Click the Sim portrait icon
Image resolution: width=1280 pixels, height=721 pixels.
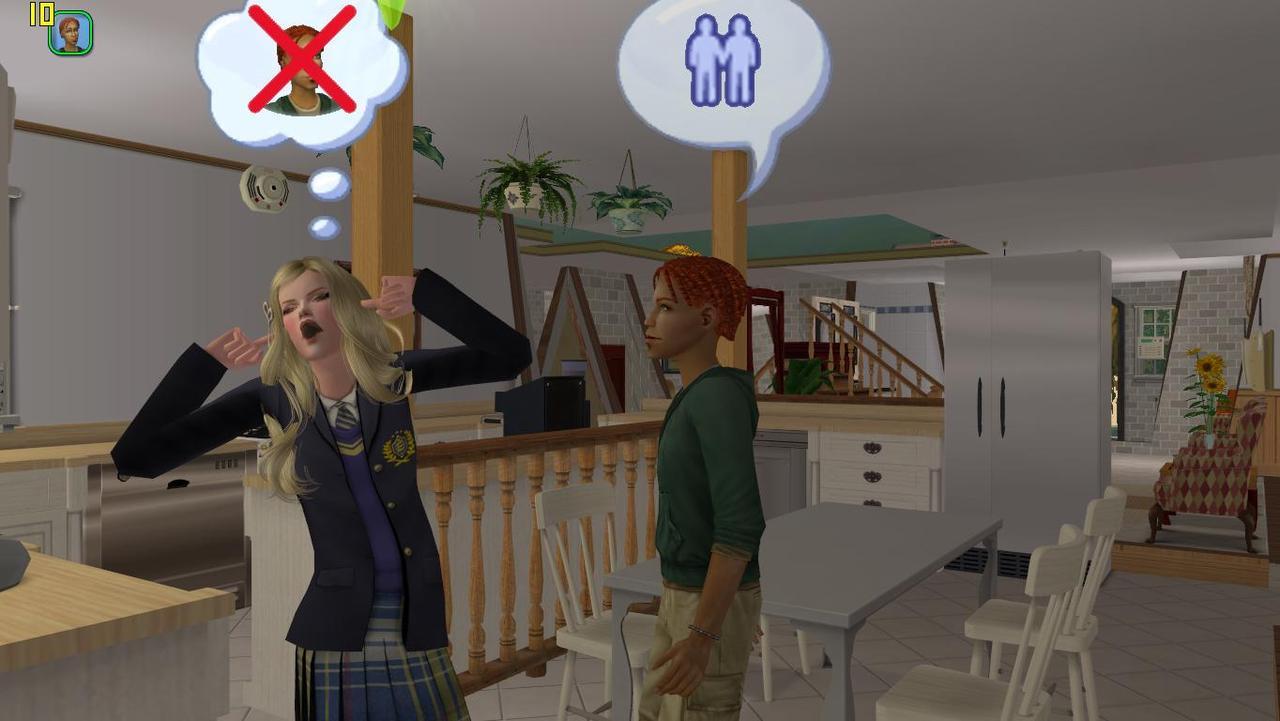(x=71, y=33)
